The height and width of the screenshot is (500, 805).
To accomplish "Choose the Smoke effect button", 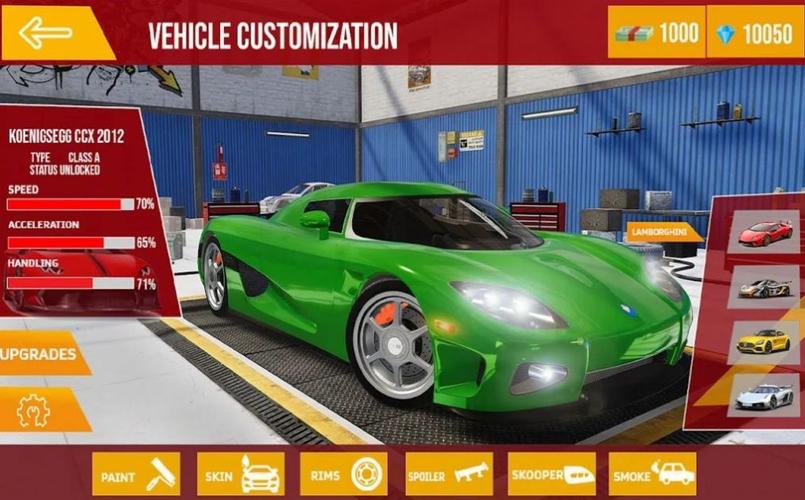I will coord(653,473).
